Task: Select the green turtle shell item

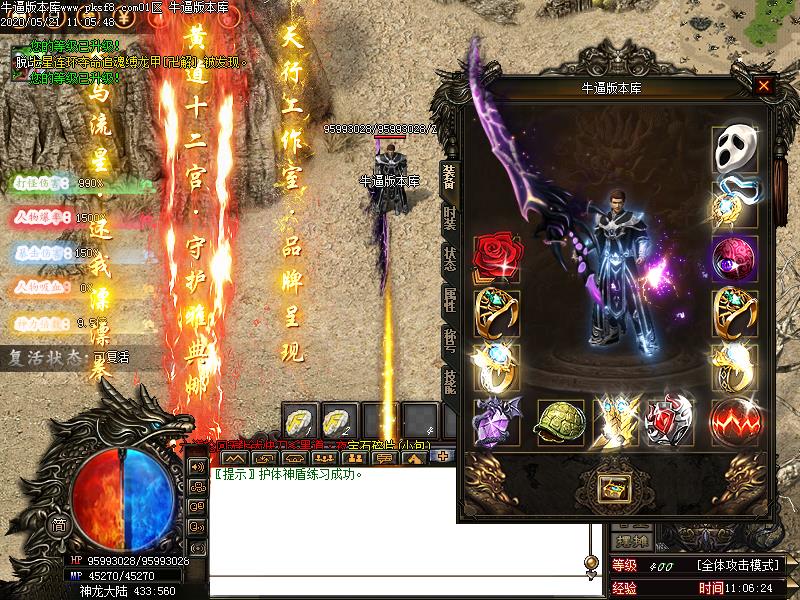Action: point(560,420)
